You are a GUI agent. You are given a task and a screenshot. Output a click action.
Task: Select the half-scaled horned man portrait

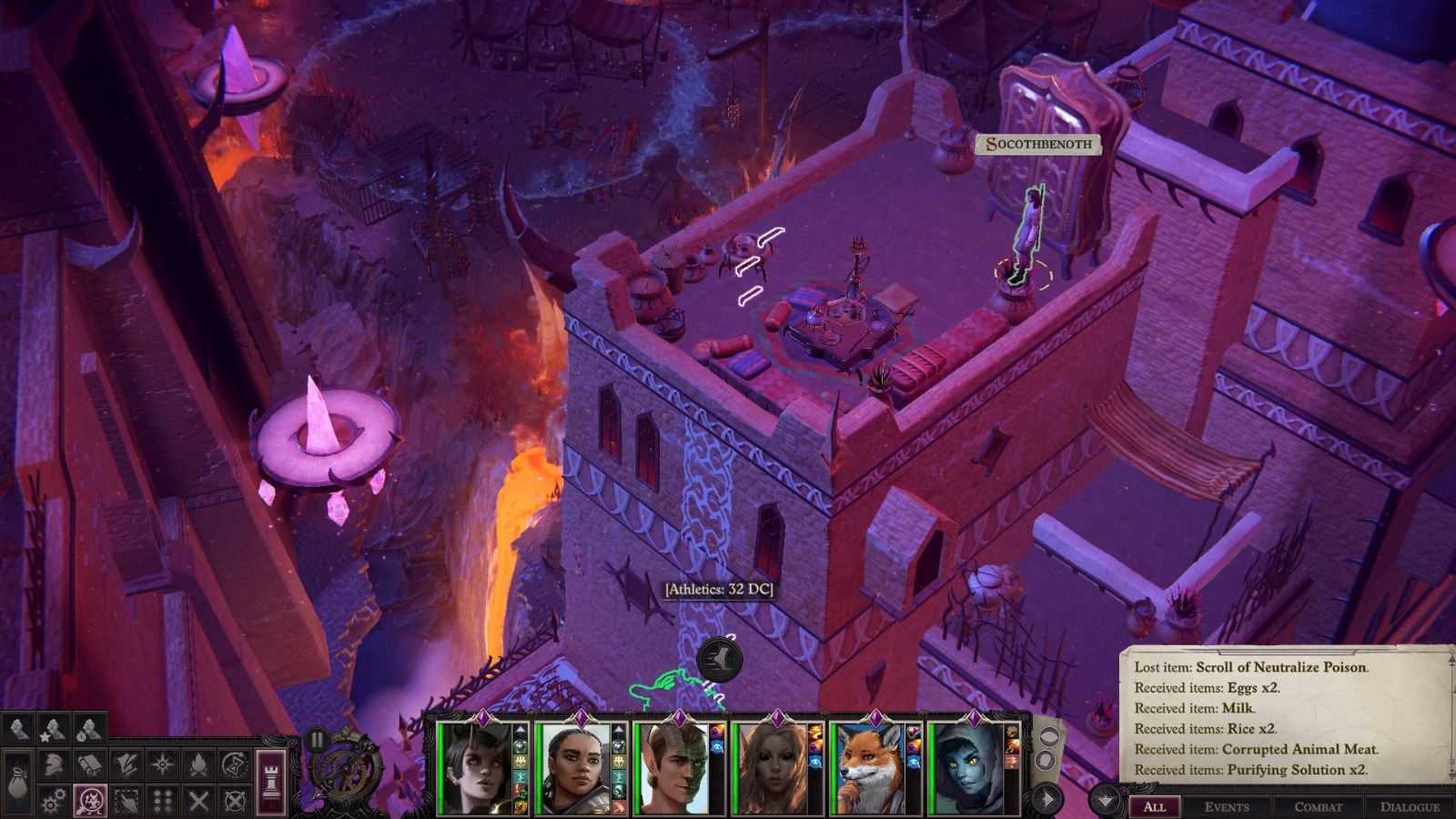tap(672, 769)
